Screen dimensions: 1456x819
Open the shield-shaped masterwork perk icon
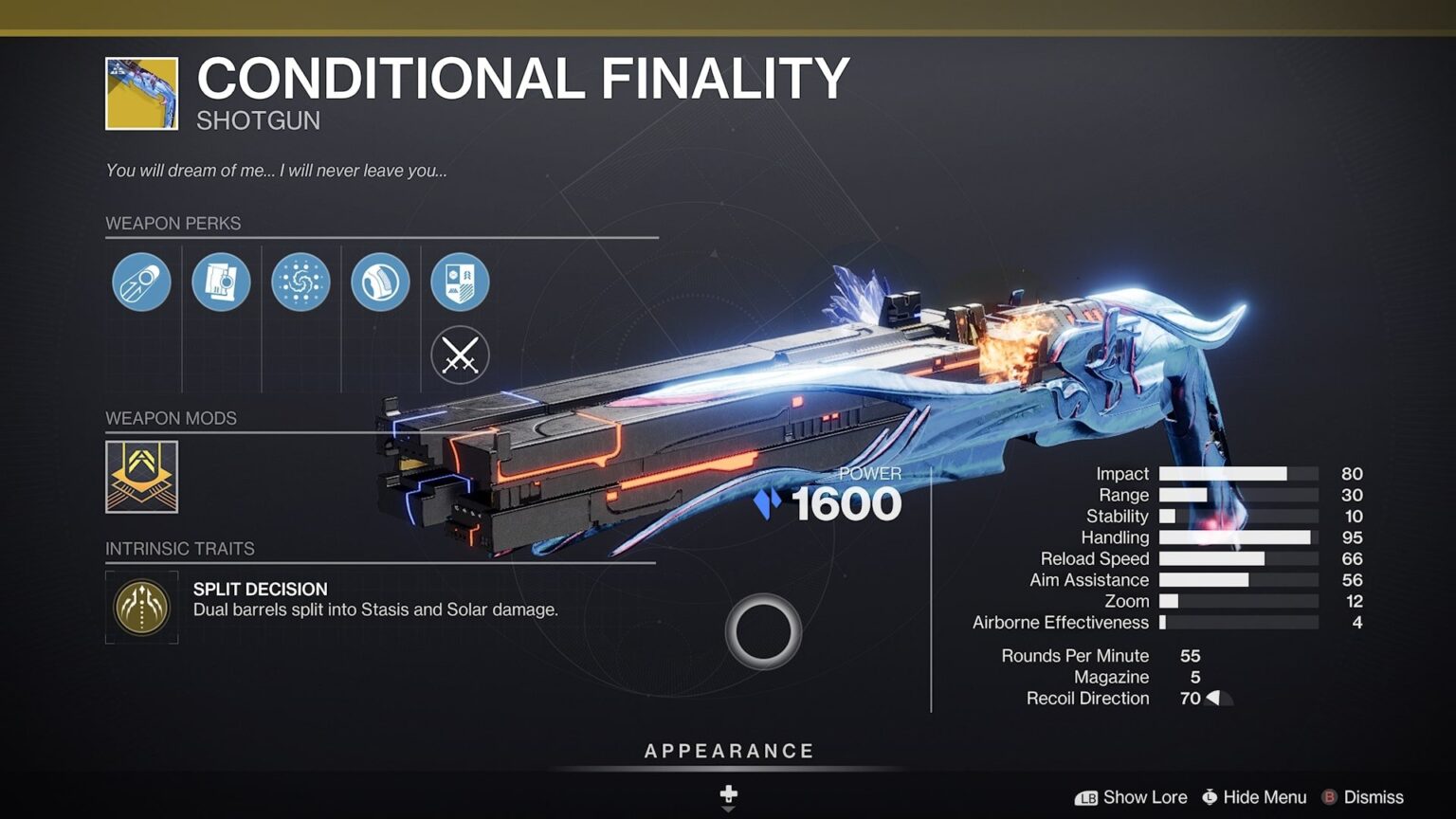(x=459, y=282)
